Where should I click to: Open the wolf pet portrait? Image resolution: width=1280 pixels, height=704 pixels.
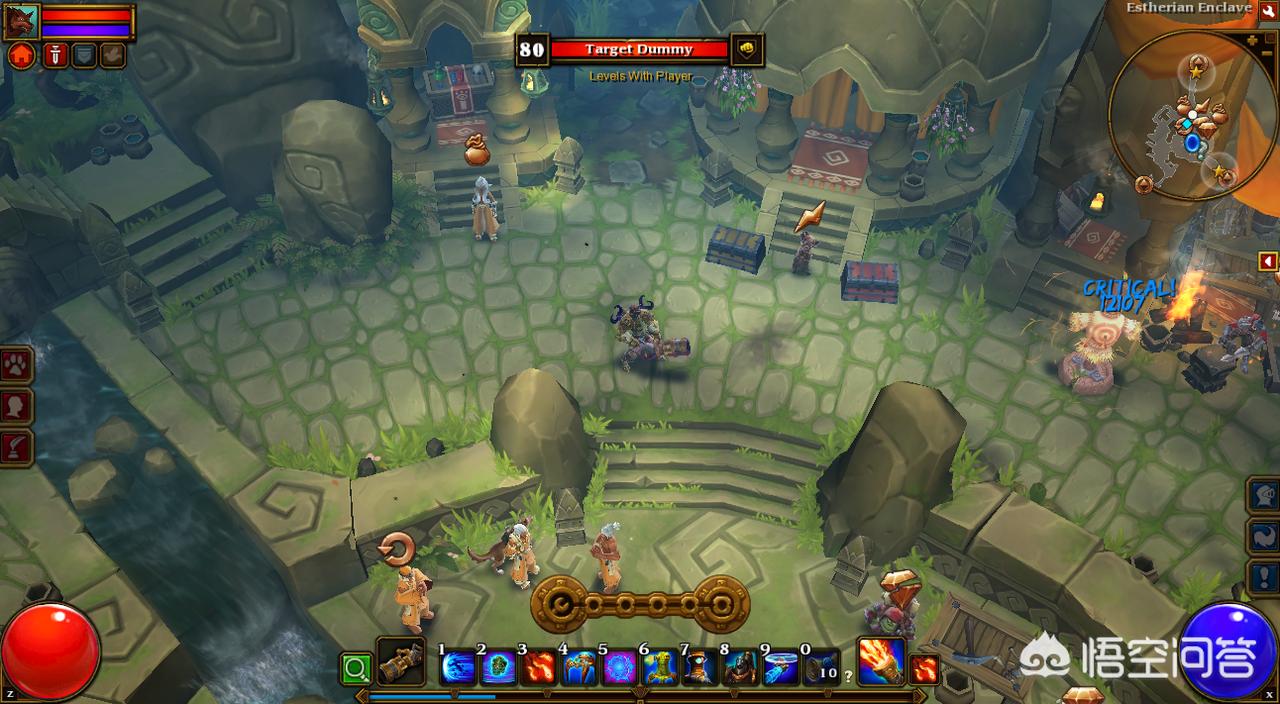tap(21, 21)
